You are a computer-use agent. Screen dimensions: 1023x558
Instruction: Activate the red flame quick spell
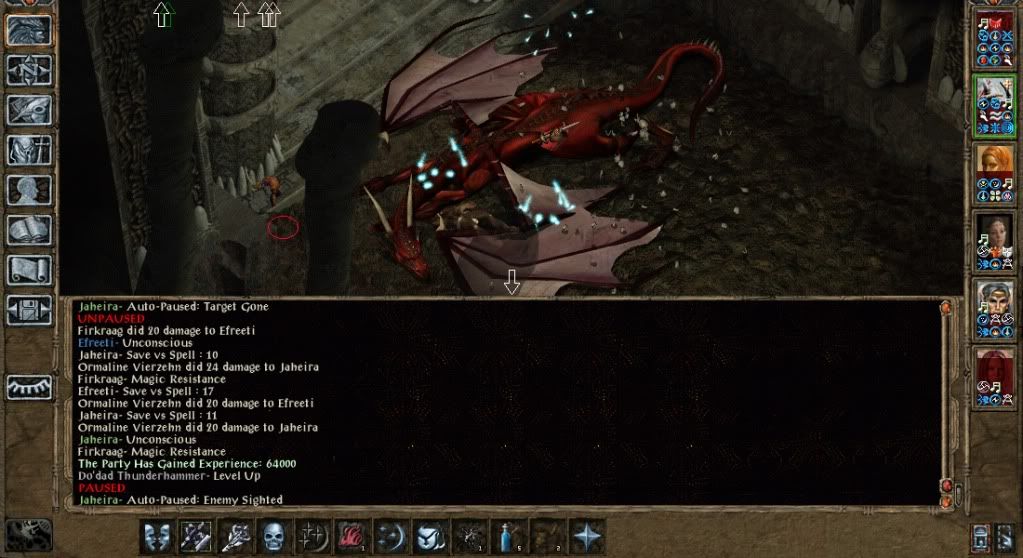click(351, 536)
